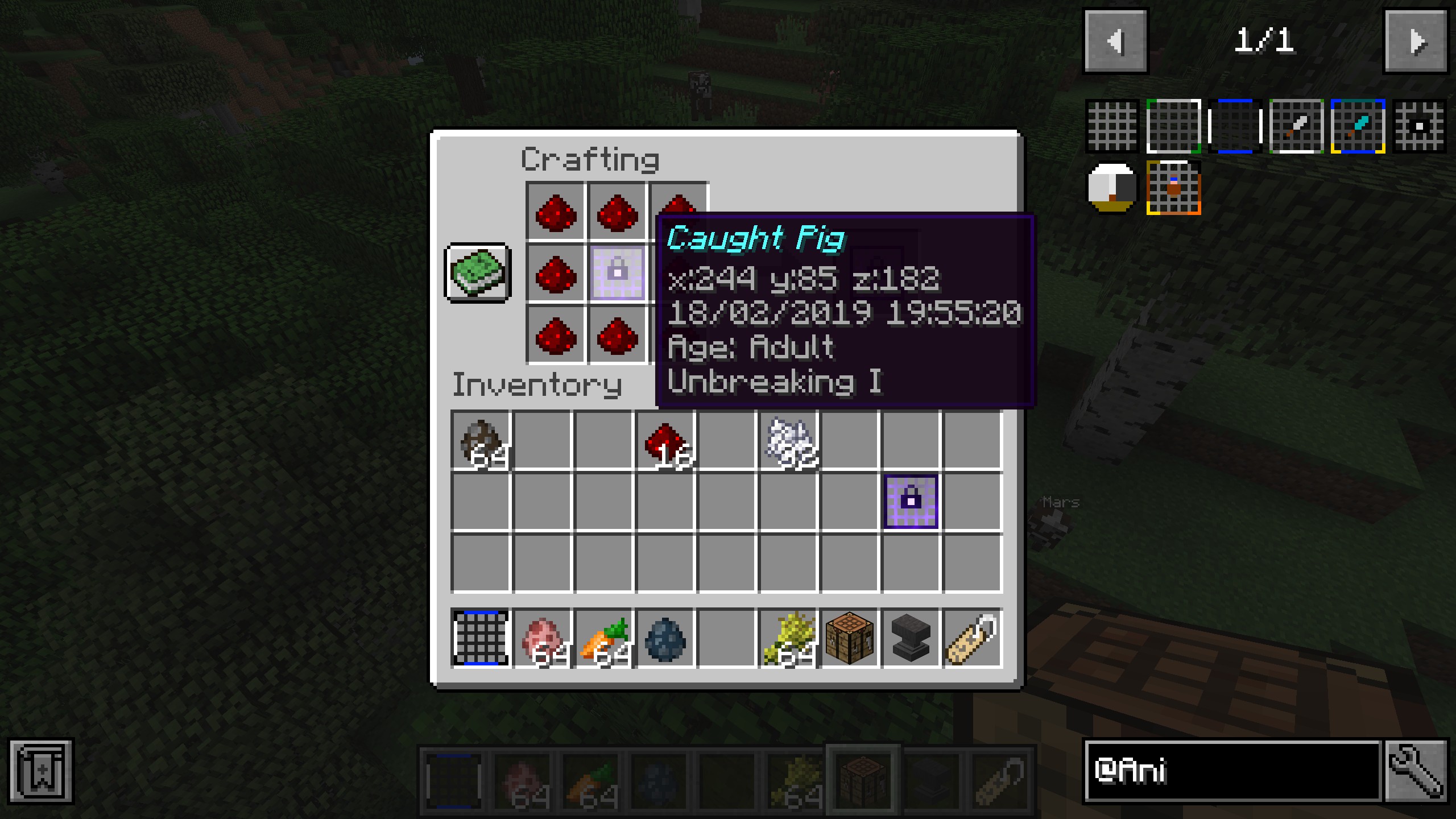The height and width of the screenshot is (819, 1456).
Task: Toggle the bookmark list button
Action: coord(41,771)
